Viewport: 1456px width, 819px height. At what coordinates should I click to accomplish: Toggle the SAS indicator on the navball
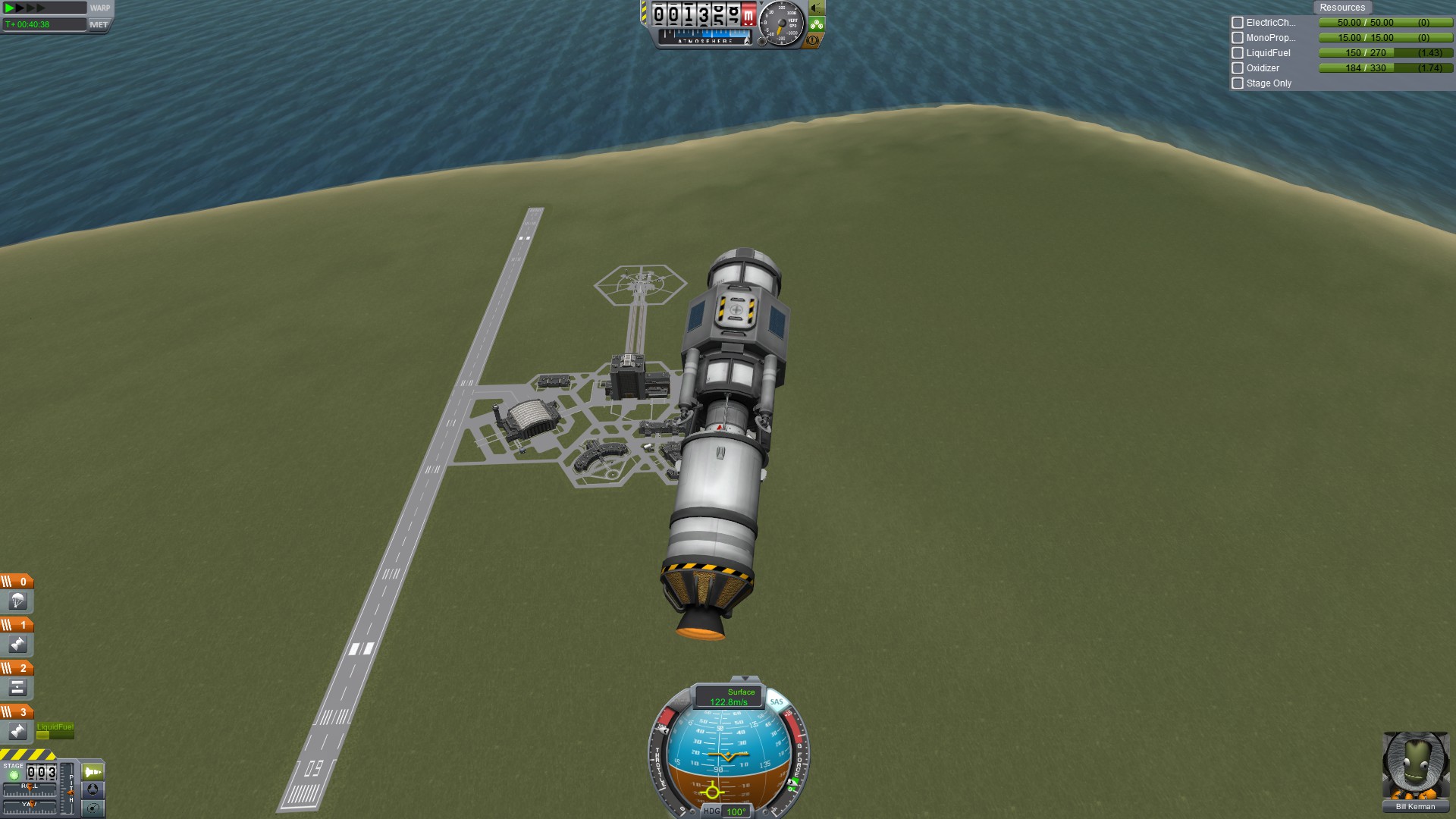777,702
